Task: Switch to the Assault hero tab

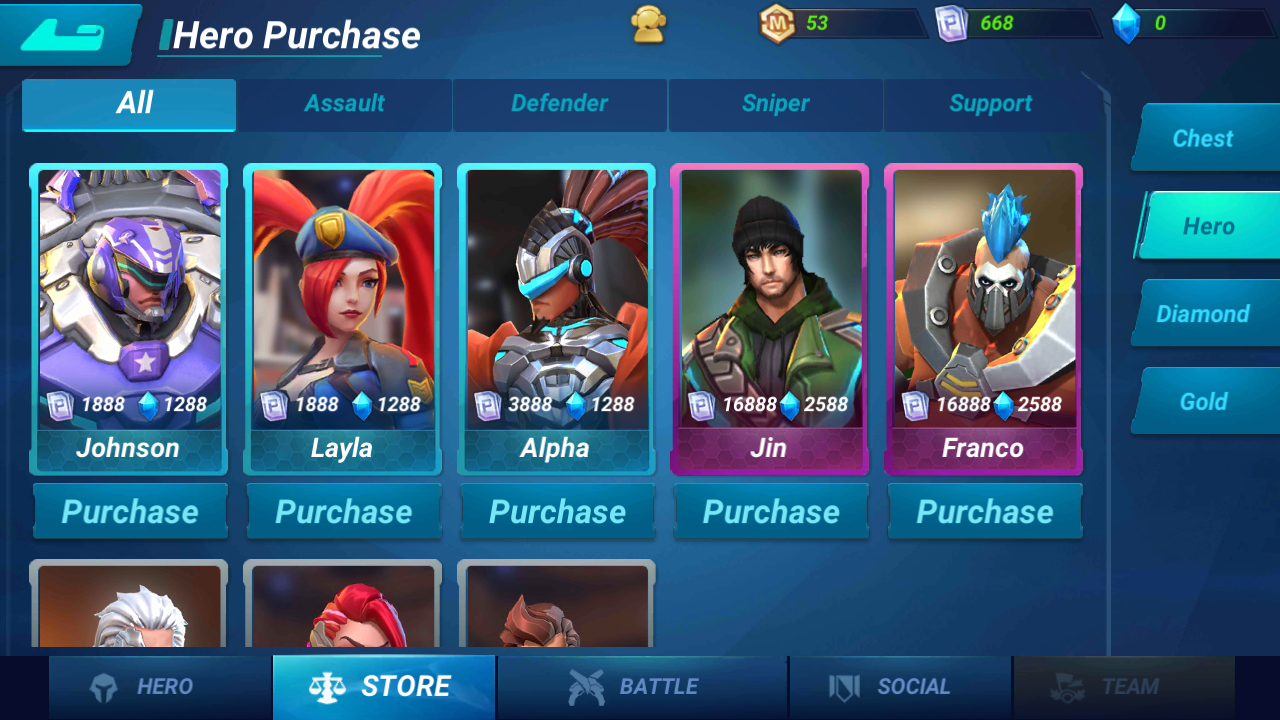Action: click(x=344, y=104)
